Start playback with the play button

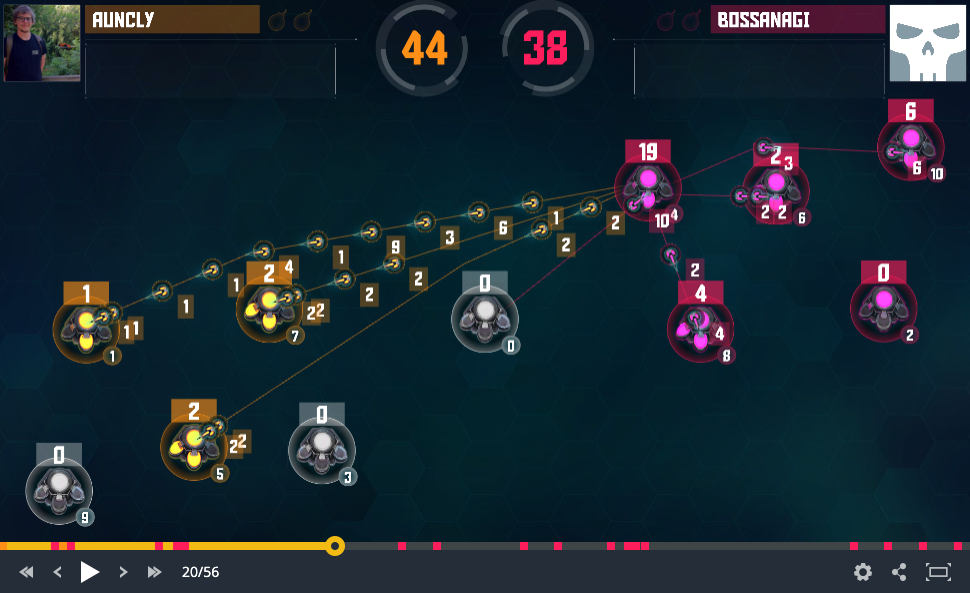(x=90, y=572)
